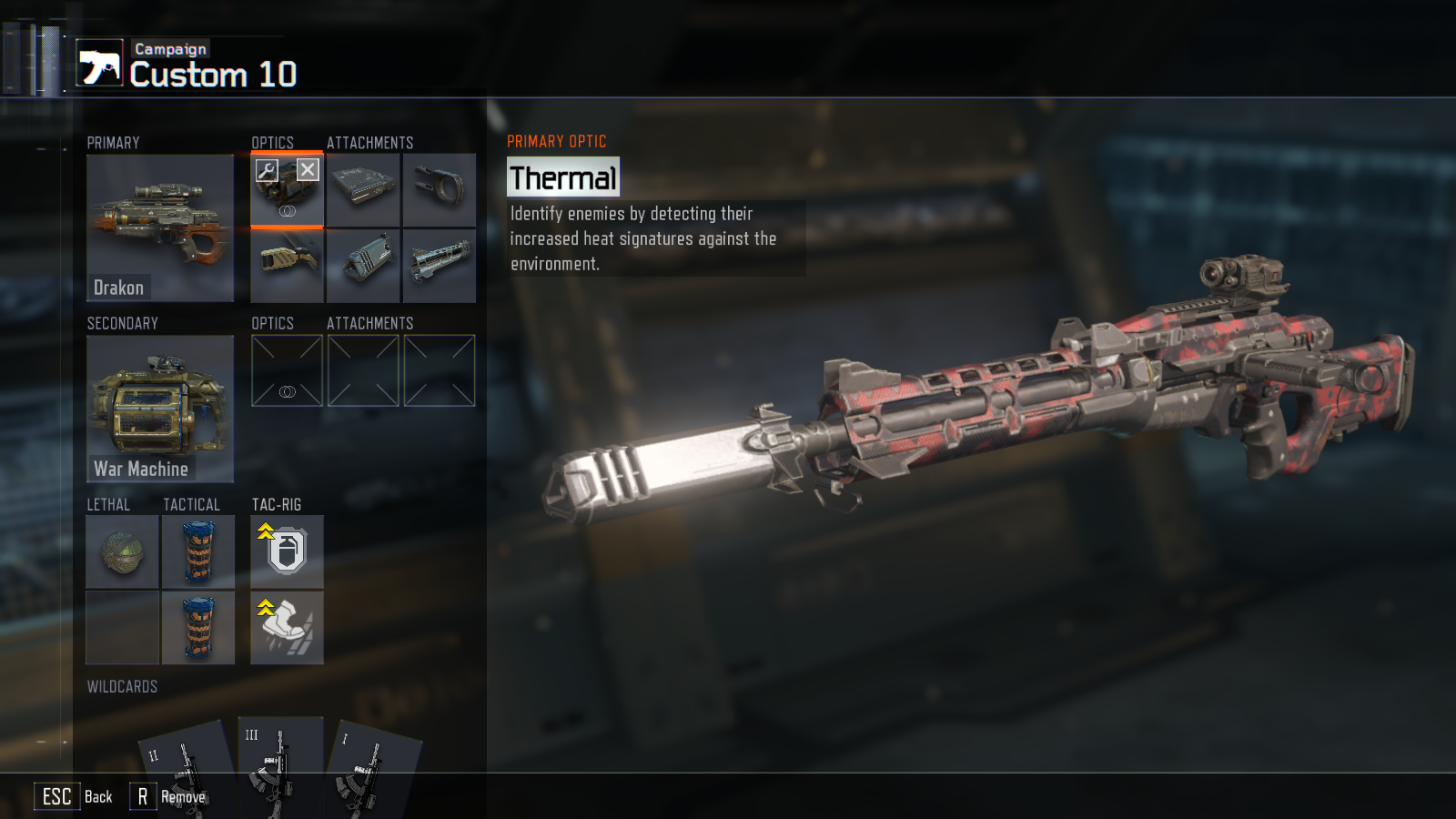The image size is (1456, 819).
Task: Select the wildcard card marked II
Action: tap(187, 769)
